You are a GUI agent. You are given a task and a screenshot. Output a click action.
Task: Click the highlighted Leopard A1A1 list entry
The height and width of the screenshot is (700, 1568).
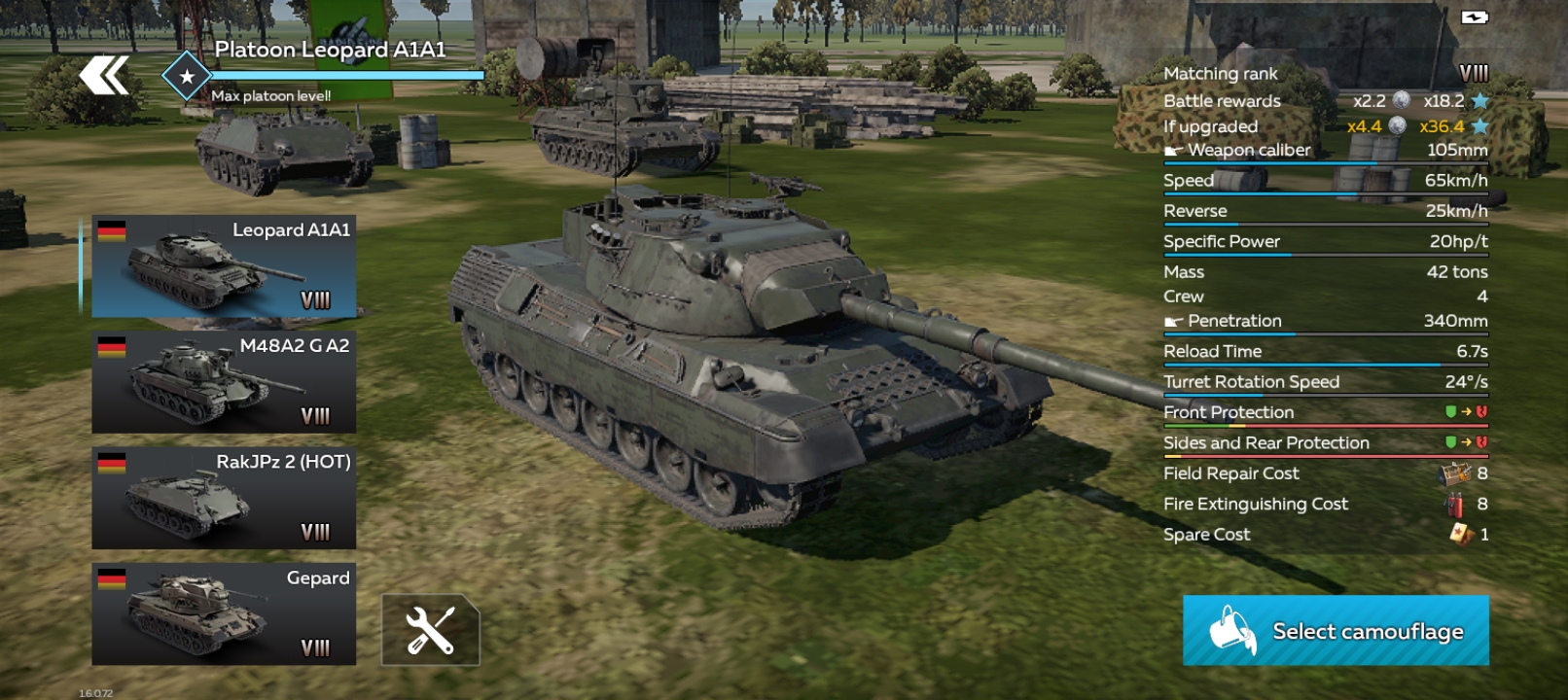[222, 266]
